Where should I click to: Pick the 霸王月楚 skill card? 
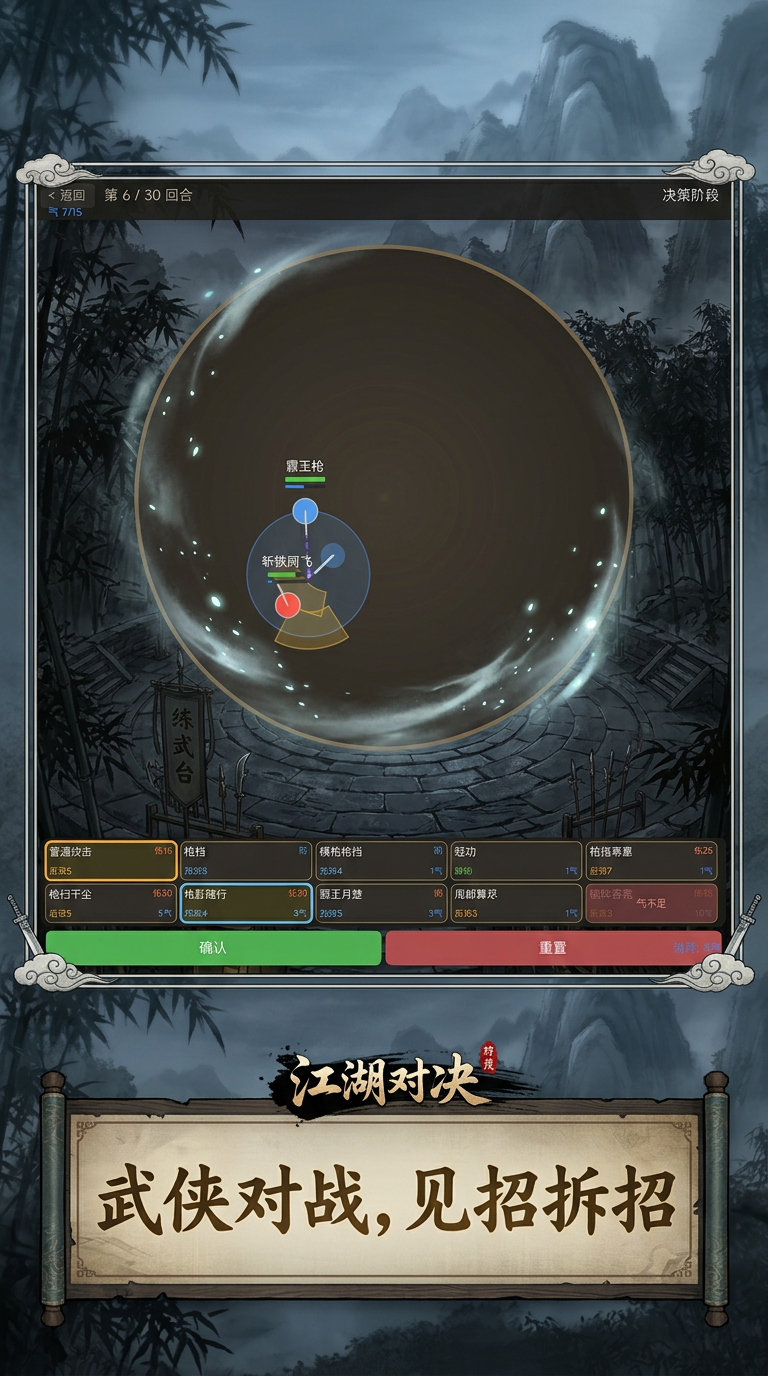coord(381,903)
